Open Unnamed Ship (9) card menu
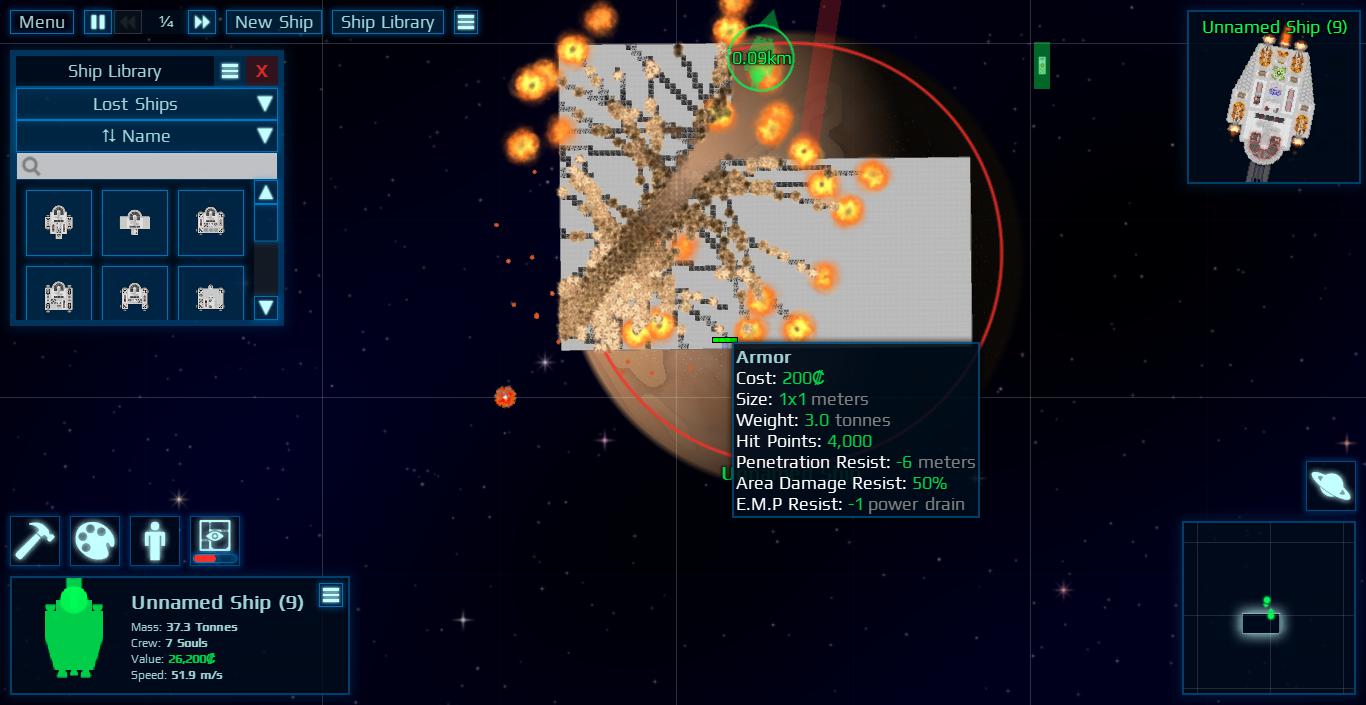Viewport: 1366px width, 705px height. point(331,596)
